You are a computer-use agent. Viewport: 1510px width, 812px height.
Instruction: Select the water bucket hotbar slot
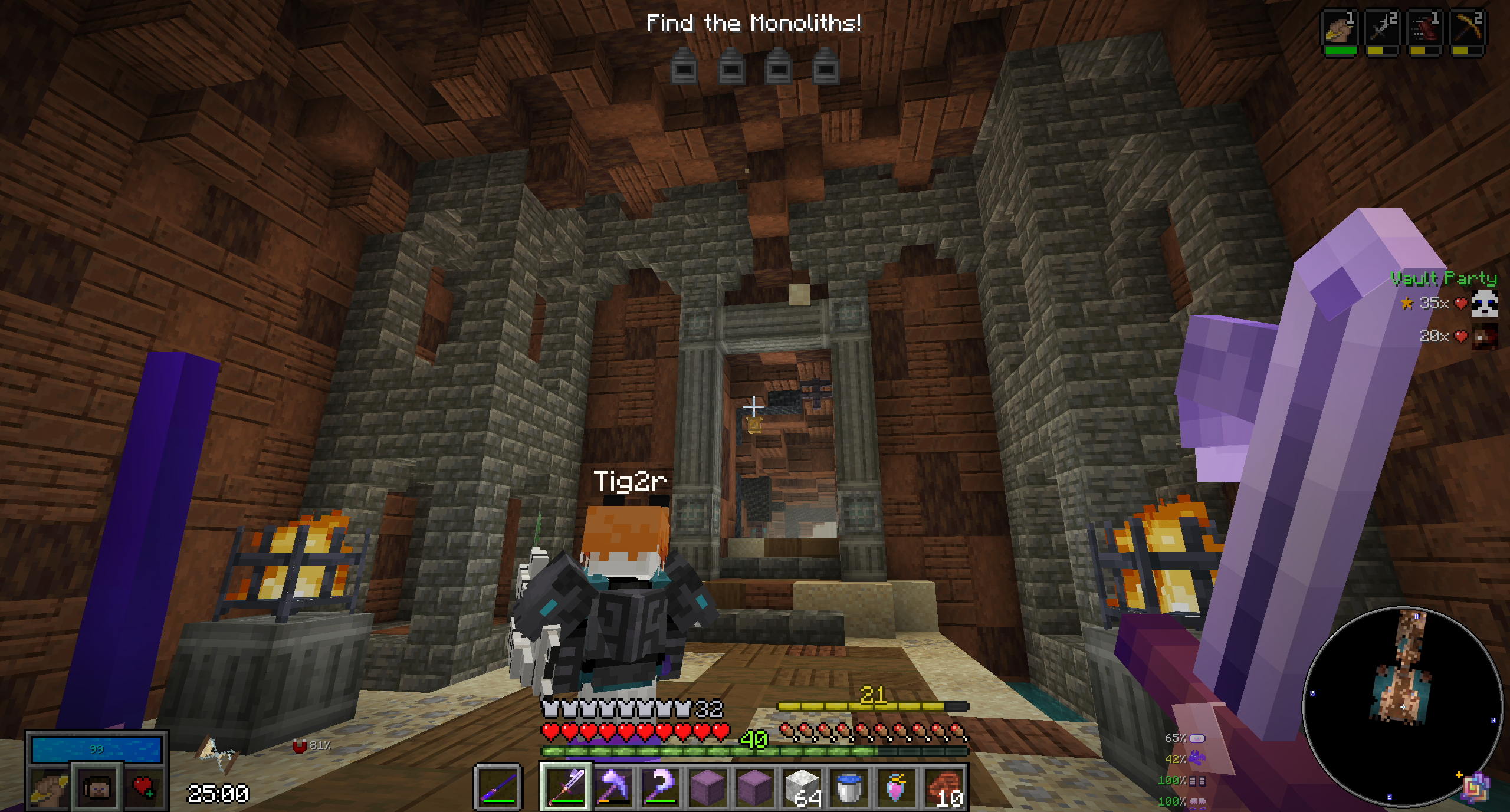point(849,787)
